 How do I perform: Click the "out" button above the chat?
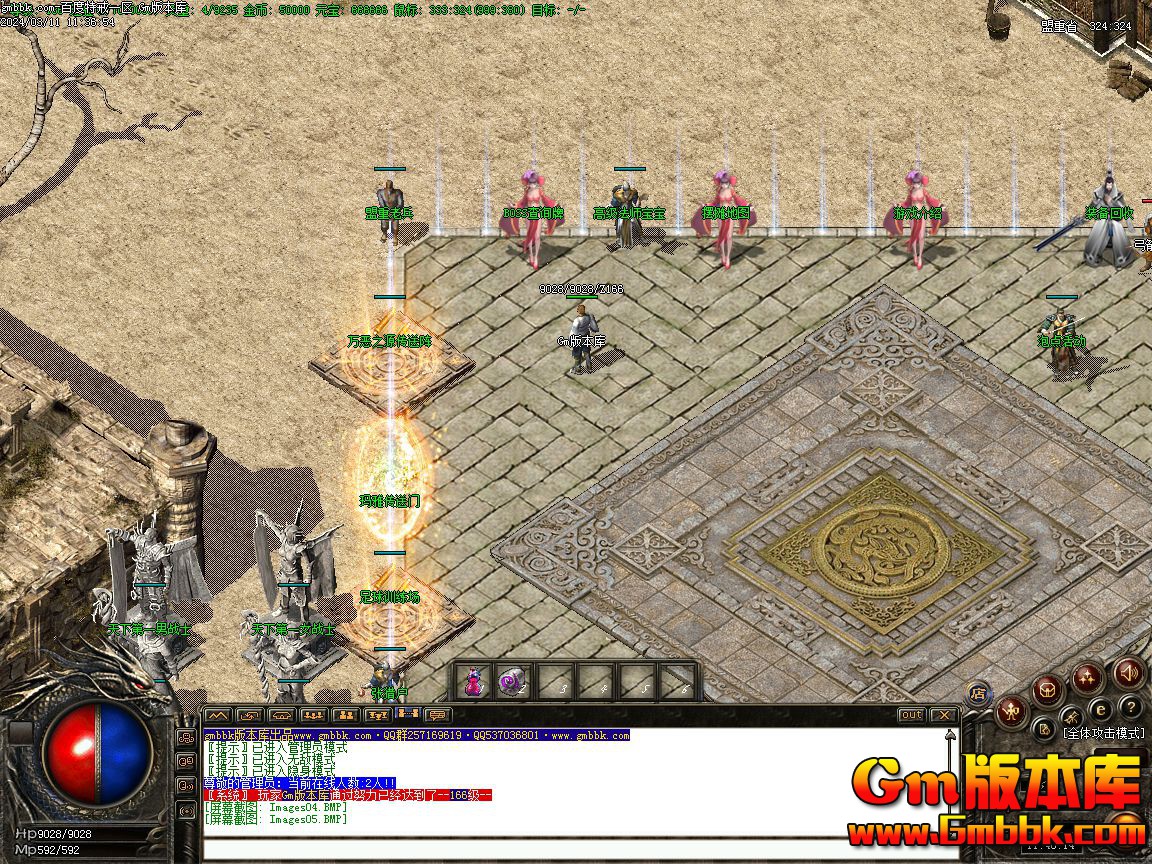coord(911,715)
